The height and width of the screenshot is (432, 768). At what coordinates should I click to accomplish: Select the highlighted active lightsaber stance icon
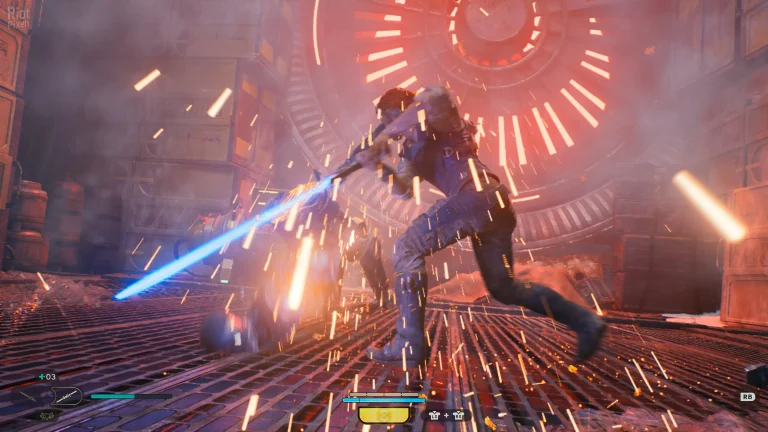point(67,396)
